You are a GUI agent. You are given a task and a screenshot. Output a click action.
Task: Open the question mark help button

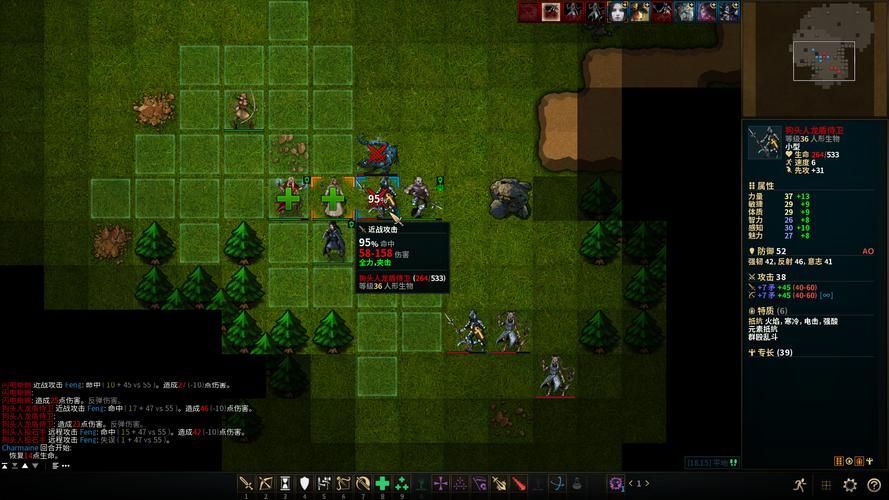click(x=874, y=485)
